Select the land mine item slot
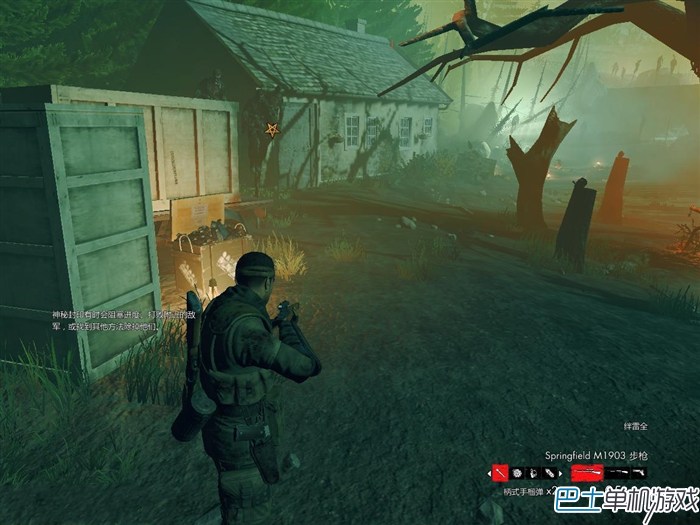This screenshot has width=700, height=525. pyautogui.click(x=518, y=472)
